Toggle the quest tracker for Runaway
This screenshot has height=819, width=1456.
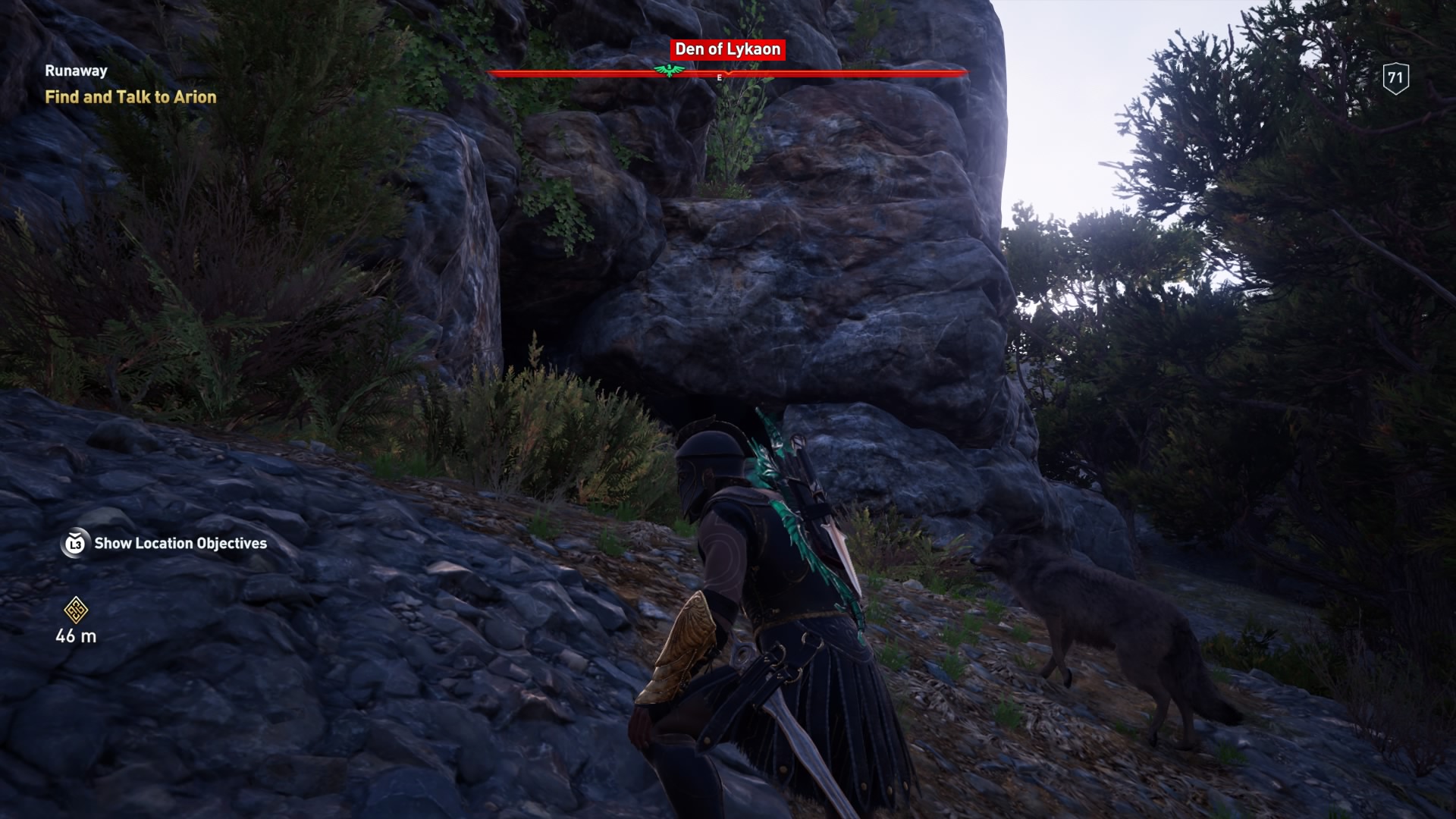75,71
